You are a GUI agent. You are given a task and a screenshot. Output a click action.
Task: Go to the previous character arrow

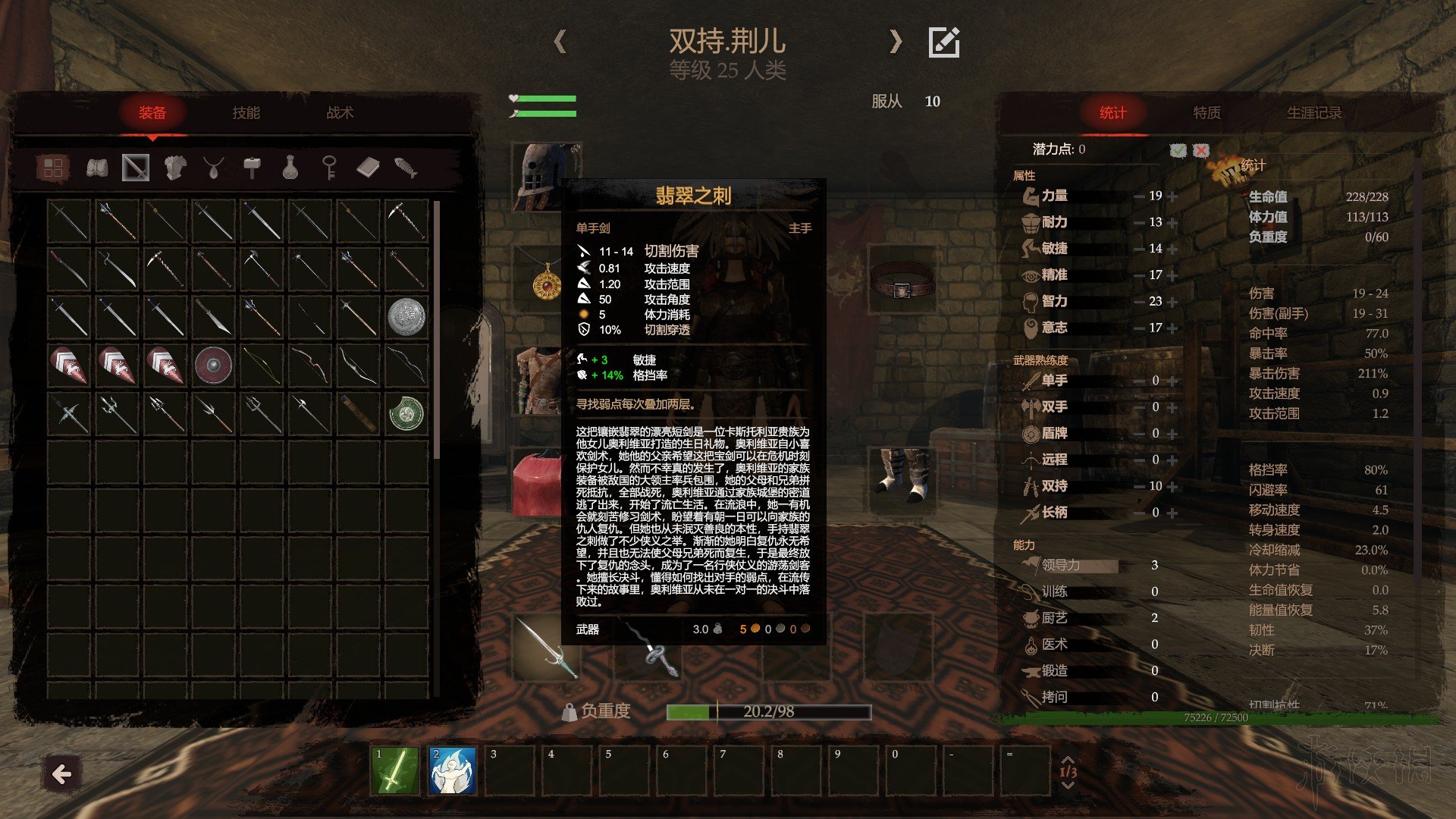pyautogui.click(x=560, y=41)
